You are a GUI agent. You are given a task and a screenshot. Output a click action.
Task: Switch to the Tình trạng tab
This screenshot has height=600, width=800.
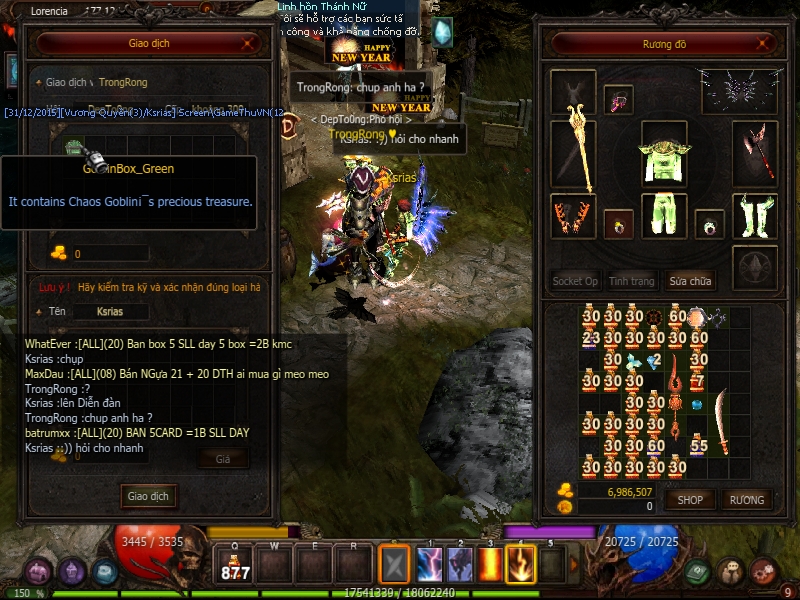[632, 281]
